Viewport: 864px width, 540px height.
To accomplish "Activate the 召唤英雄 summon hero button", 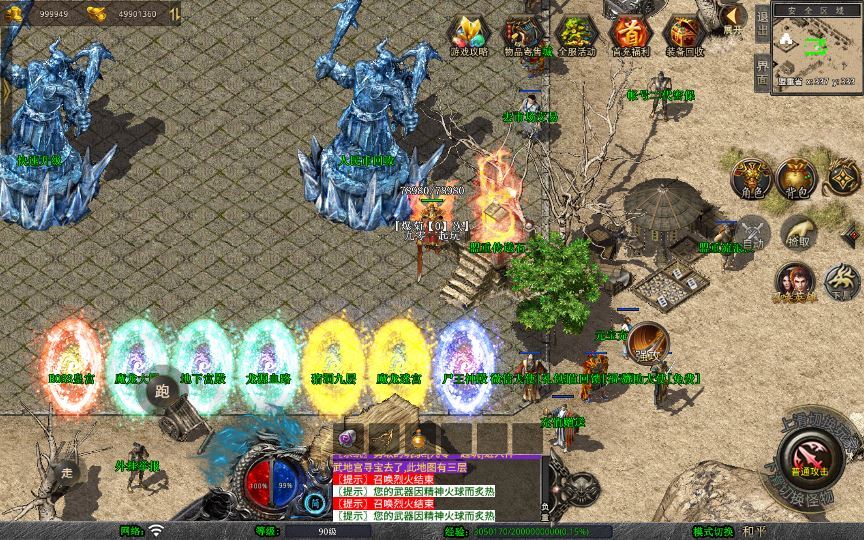I will click(794, 282).
